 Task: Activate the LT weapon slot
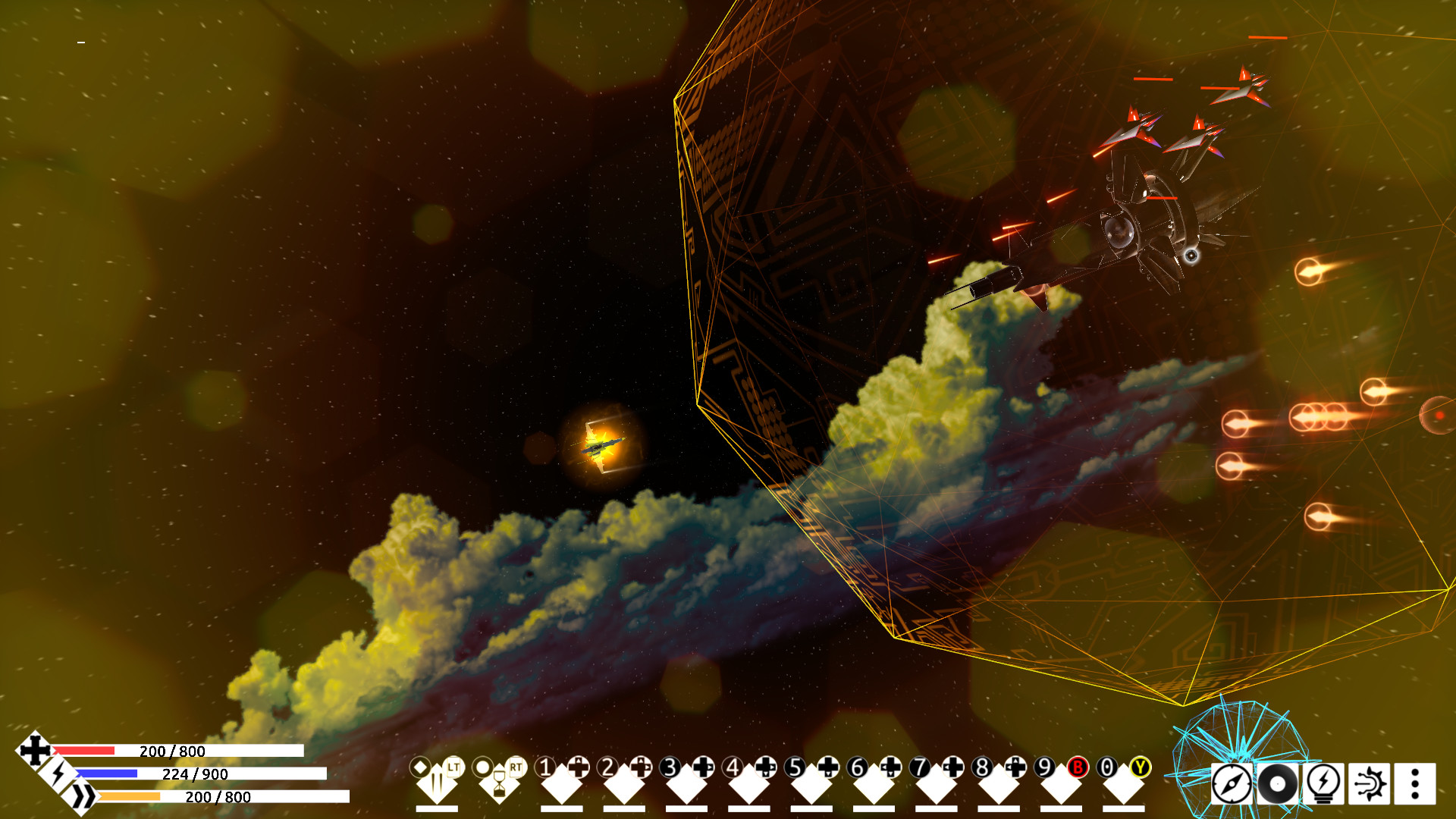click(x=438, y=784)
